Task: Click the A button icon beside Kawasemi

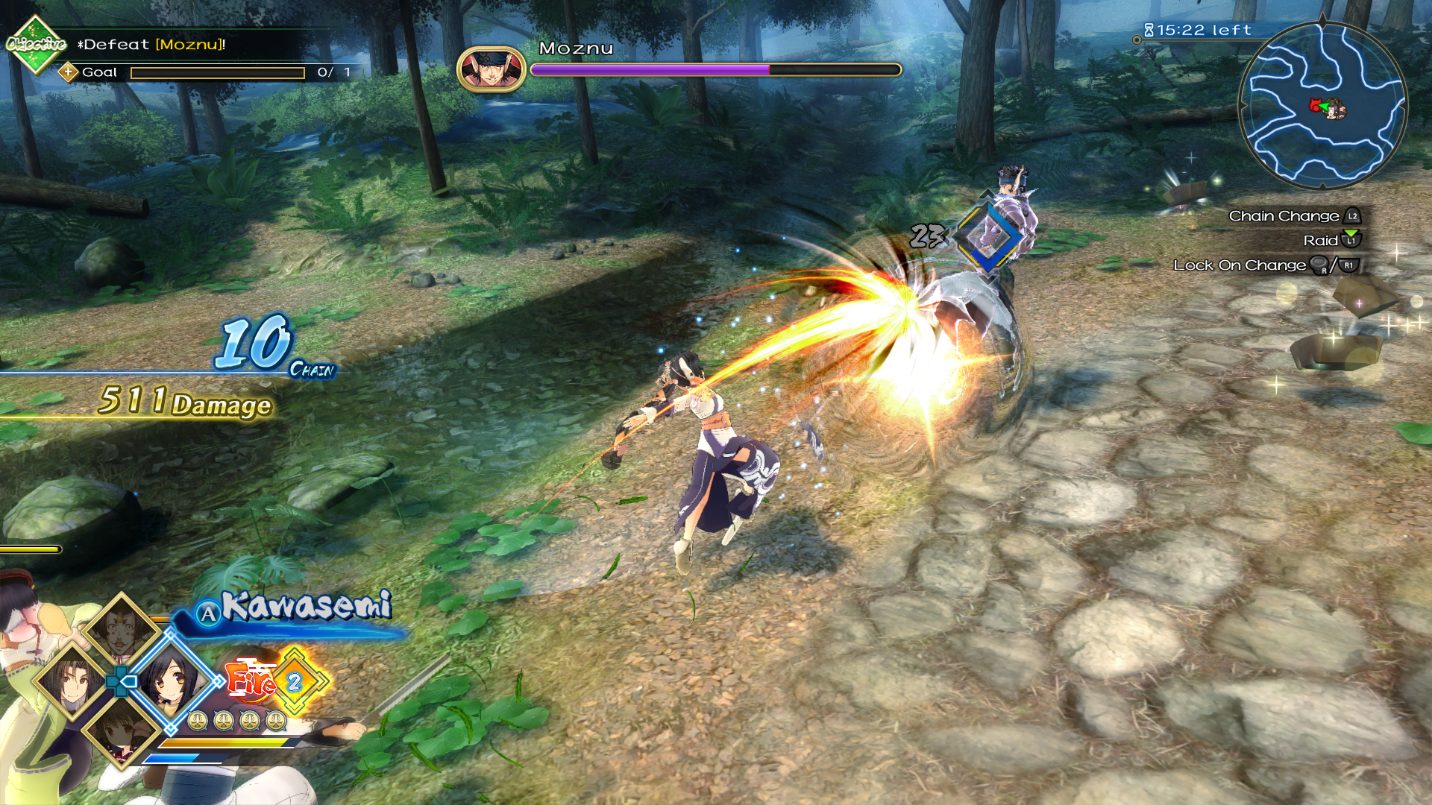Action: coord(207,612)
